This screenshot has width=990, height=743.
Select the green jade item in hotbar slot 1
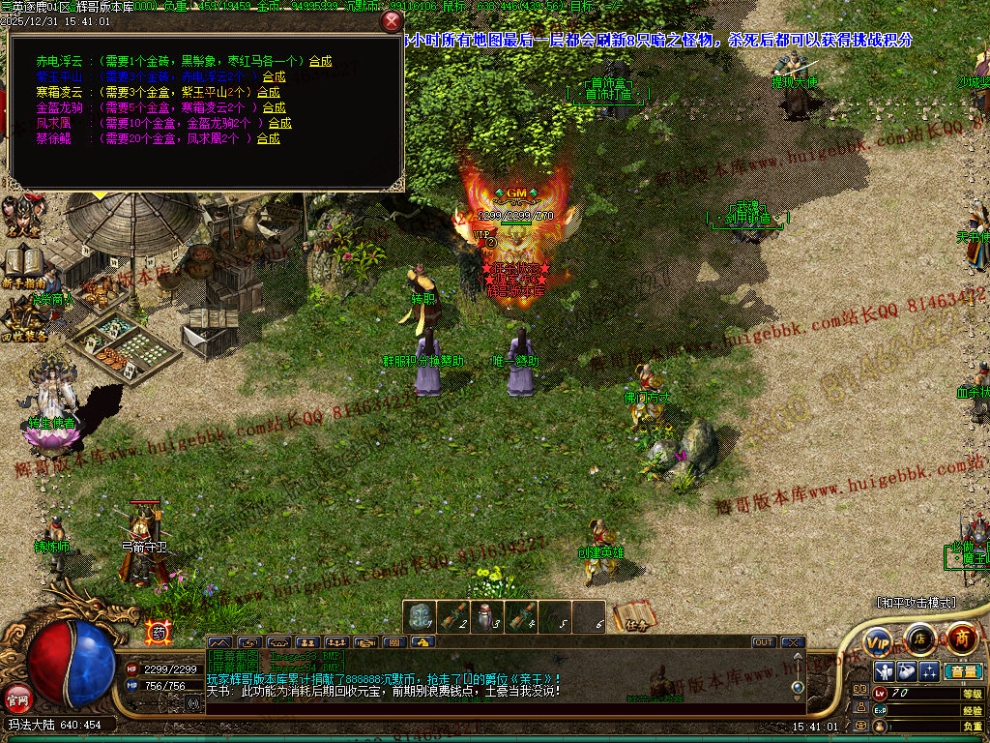(x=420, y=617)
